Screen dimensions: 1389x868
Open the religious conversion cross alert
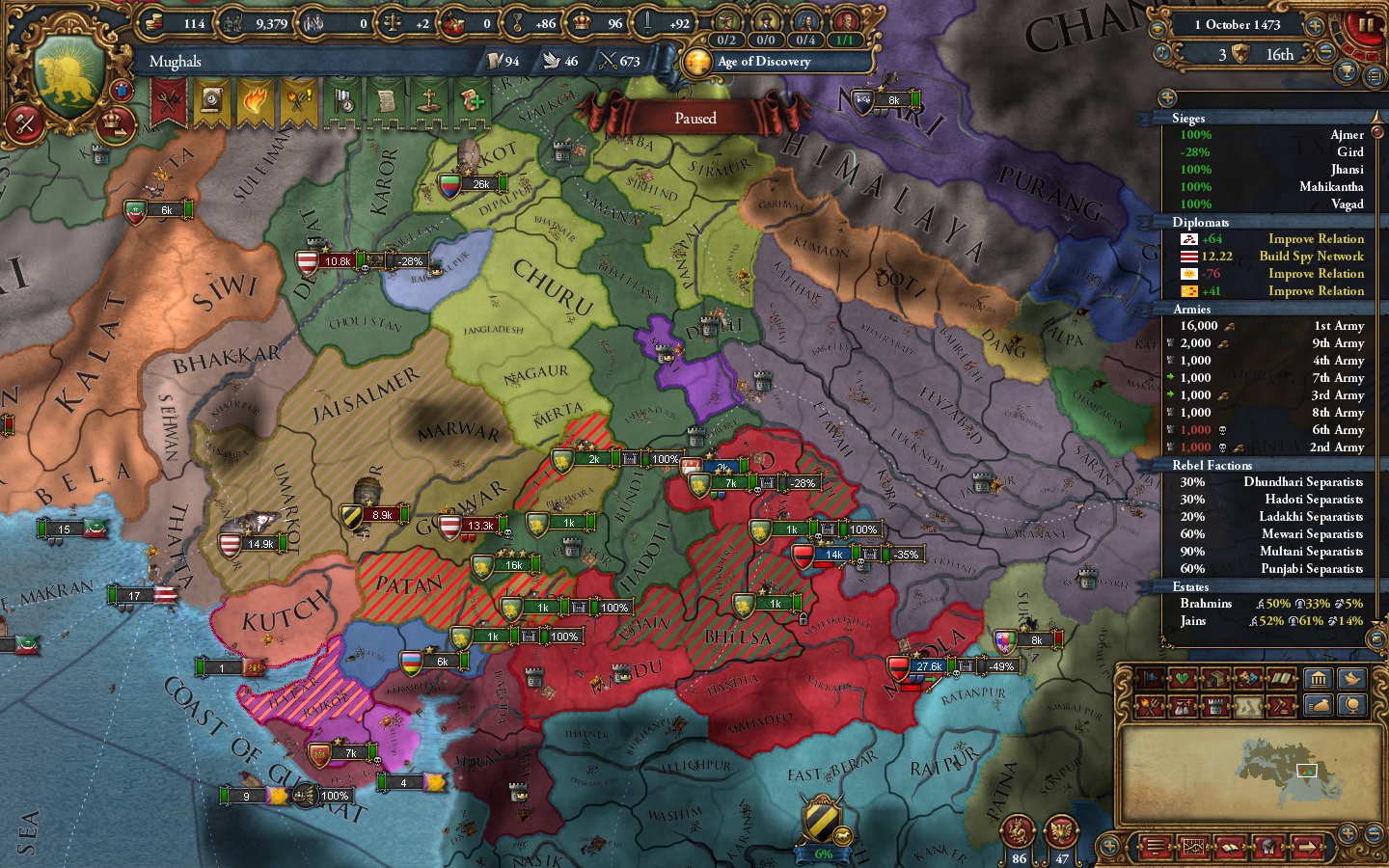click(x=430, y=102)
